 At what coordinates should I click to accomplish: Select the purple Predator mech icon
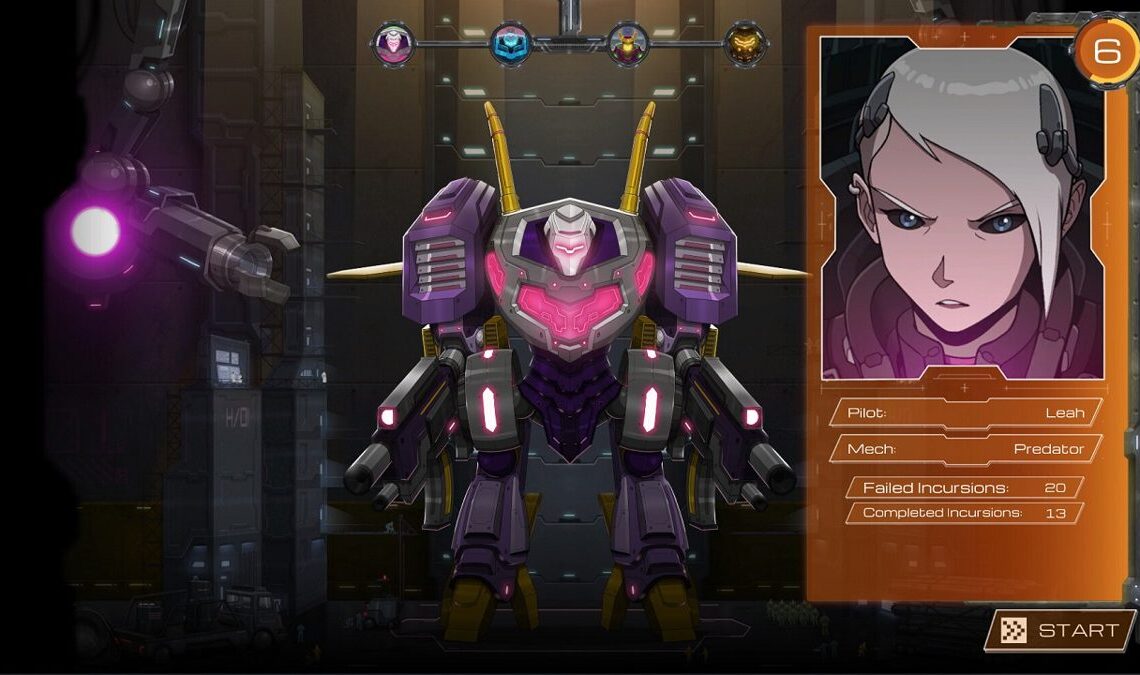pyautogui.click(x=393, y=44)
